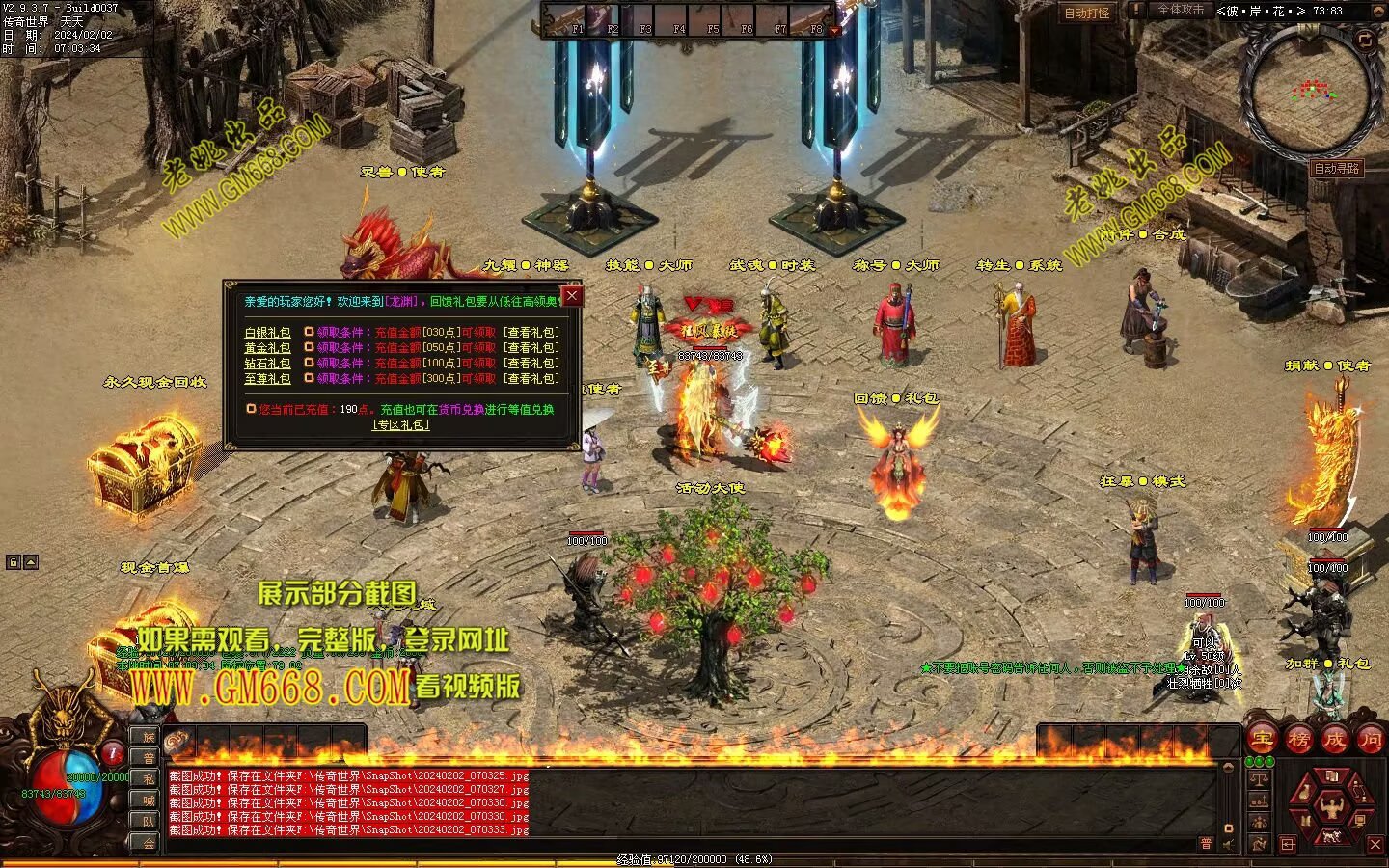Open the 专区礼包 zone gift link
Viewport: 1389px width, 868px height.
pyautogui.click(x=401, y=424)
